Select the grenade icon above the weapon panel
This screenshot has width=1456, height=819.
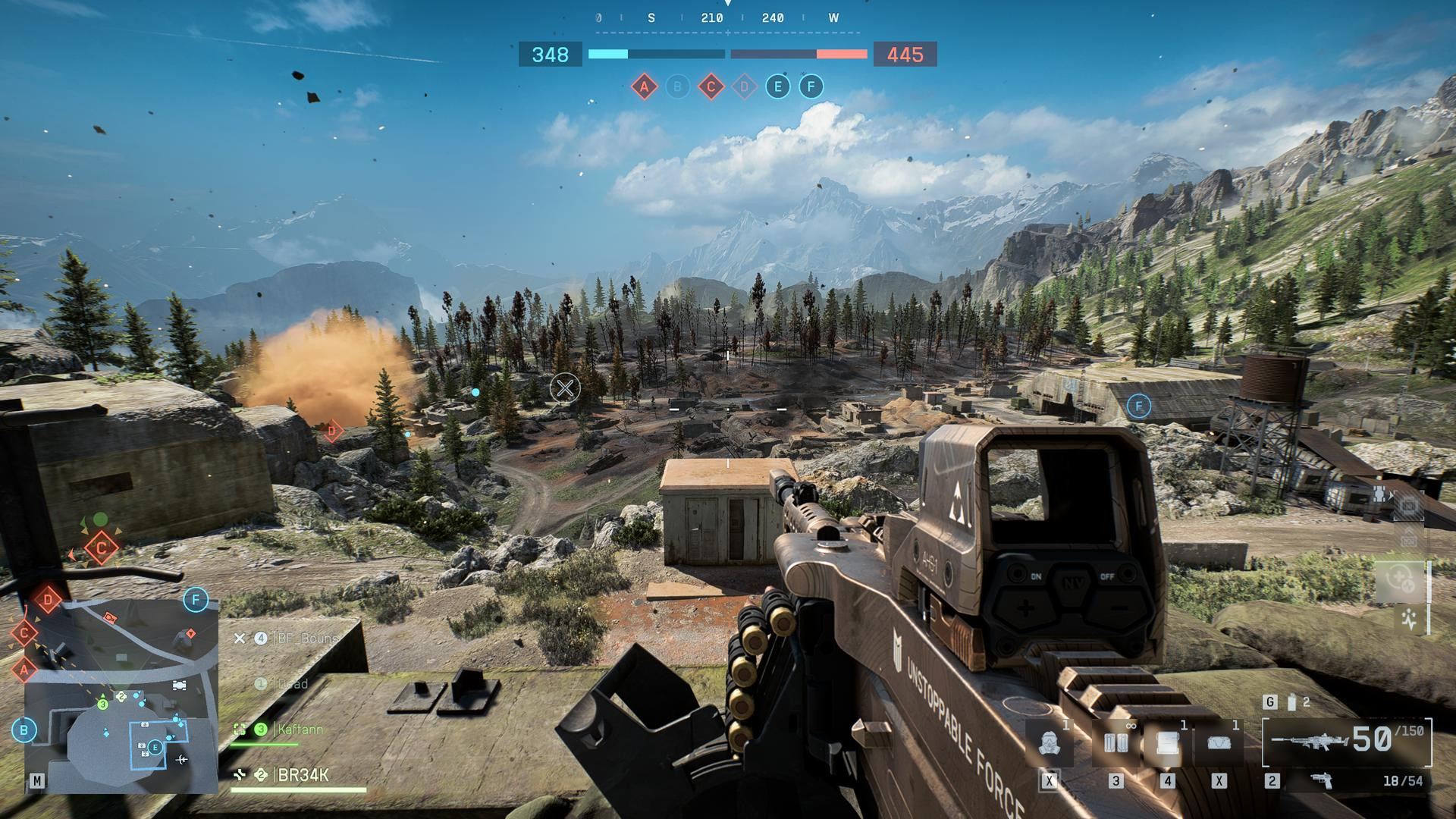(1292, 702)
